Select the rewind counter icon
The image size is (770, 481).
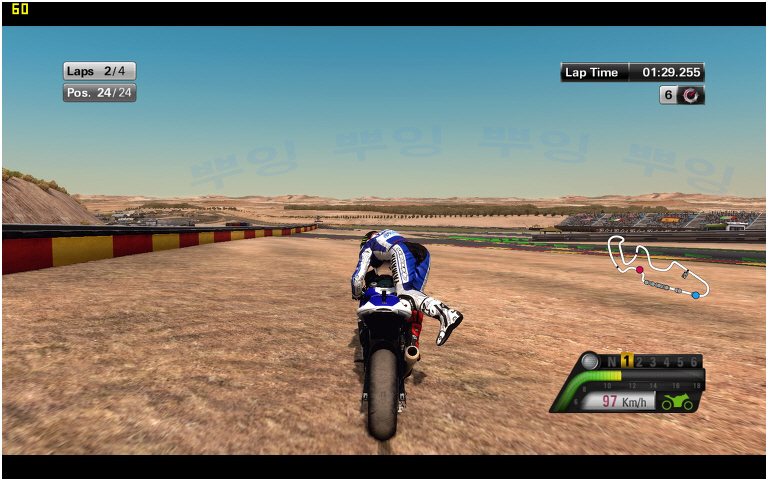click(691, 95)
